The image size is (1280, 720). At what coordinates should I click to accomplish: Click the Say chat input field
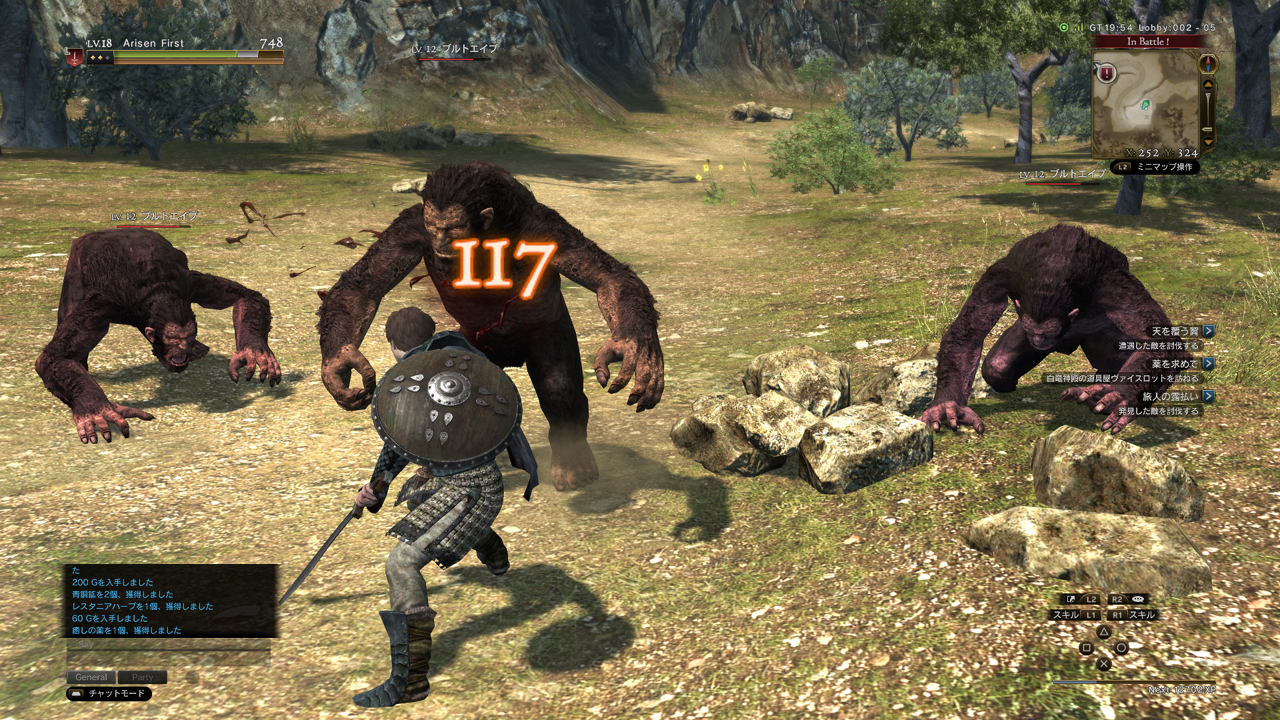pyautogui.click(x=168, y=646)
